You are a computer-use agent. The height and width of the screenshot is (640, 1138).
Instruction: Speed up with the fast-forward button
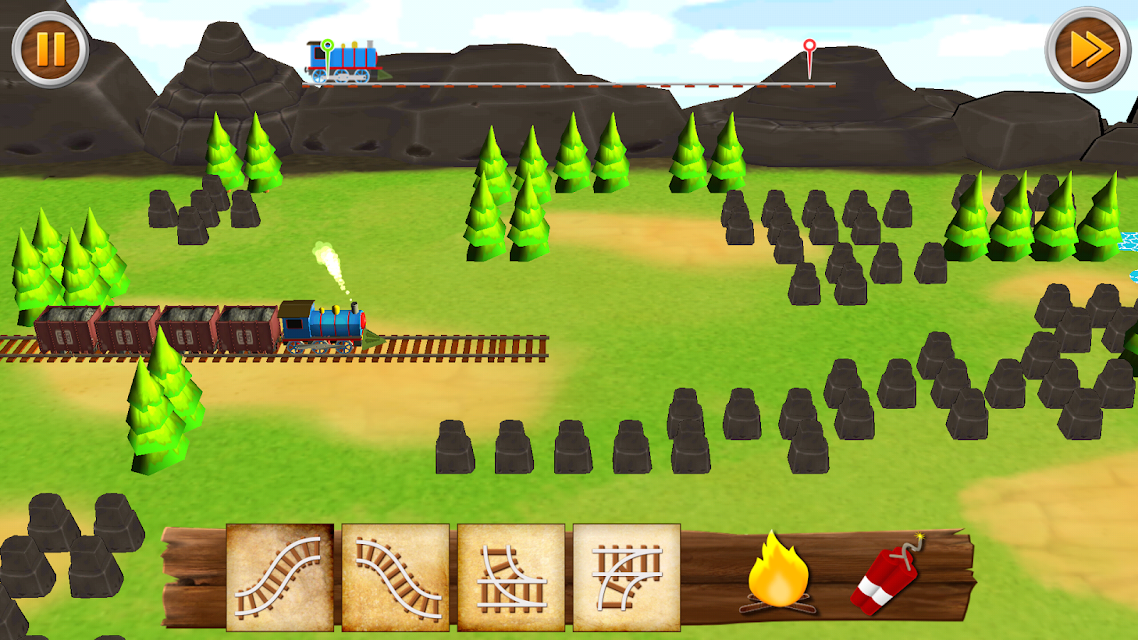pyautogui.click(x=1087, y=48)
